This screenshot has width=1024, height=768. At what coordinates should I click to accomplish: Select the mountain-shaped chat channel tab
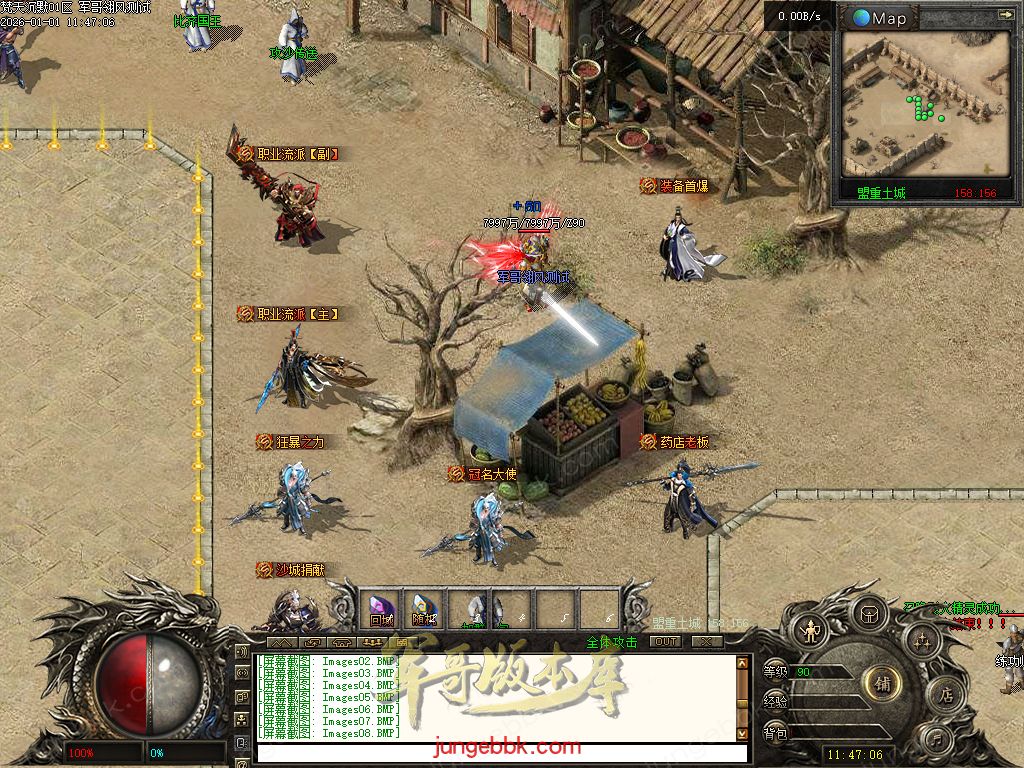(282, 642)
